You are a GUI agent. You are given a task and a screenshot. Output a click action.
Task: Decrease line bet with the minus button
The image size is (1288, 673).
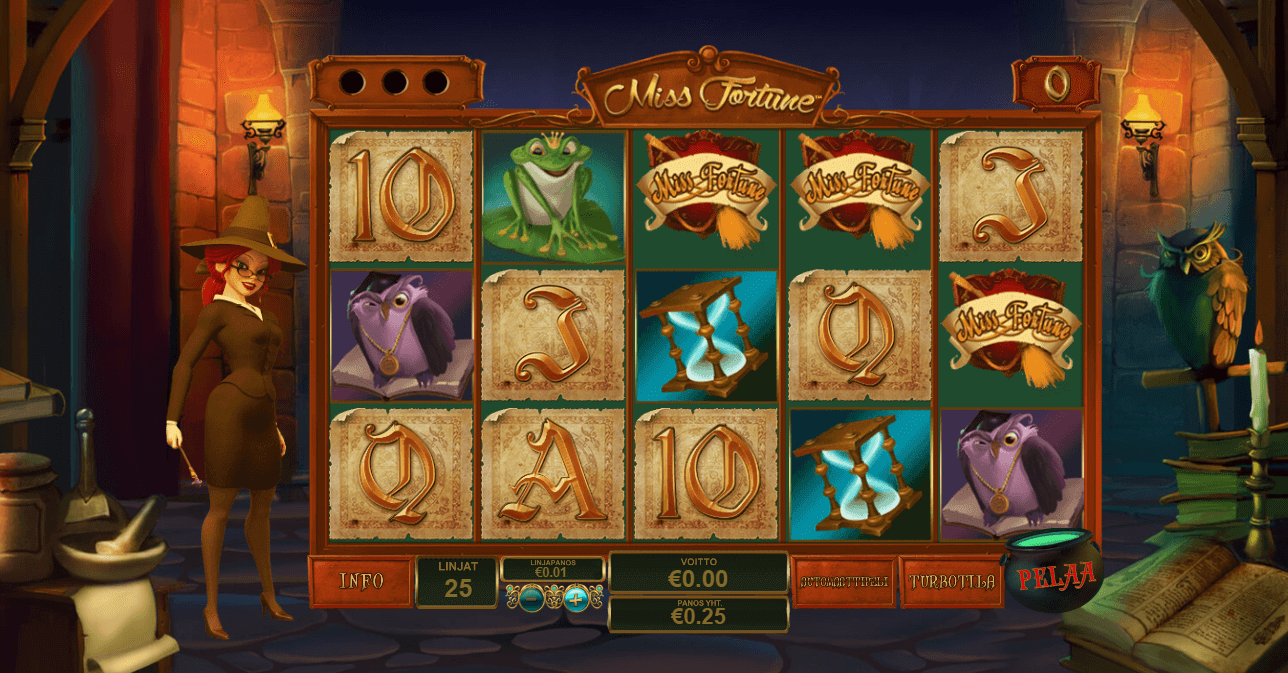[x=532, y=599]
